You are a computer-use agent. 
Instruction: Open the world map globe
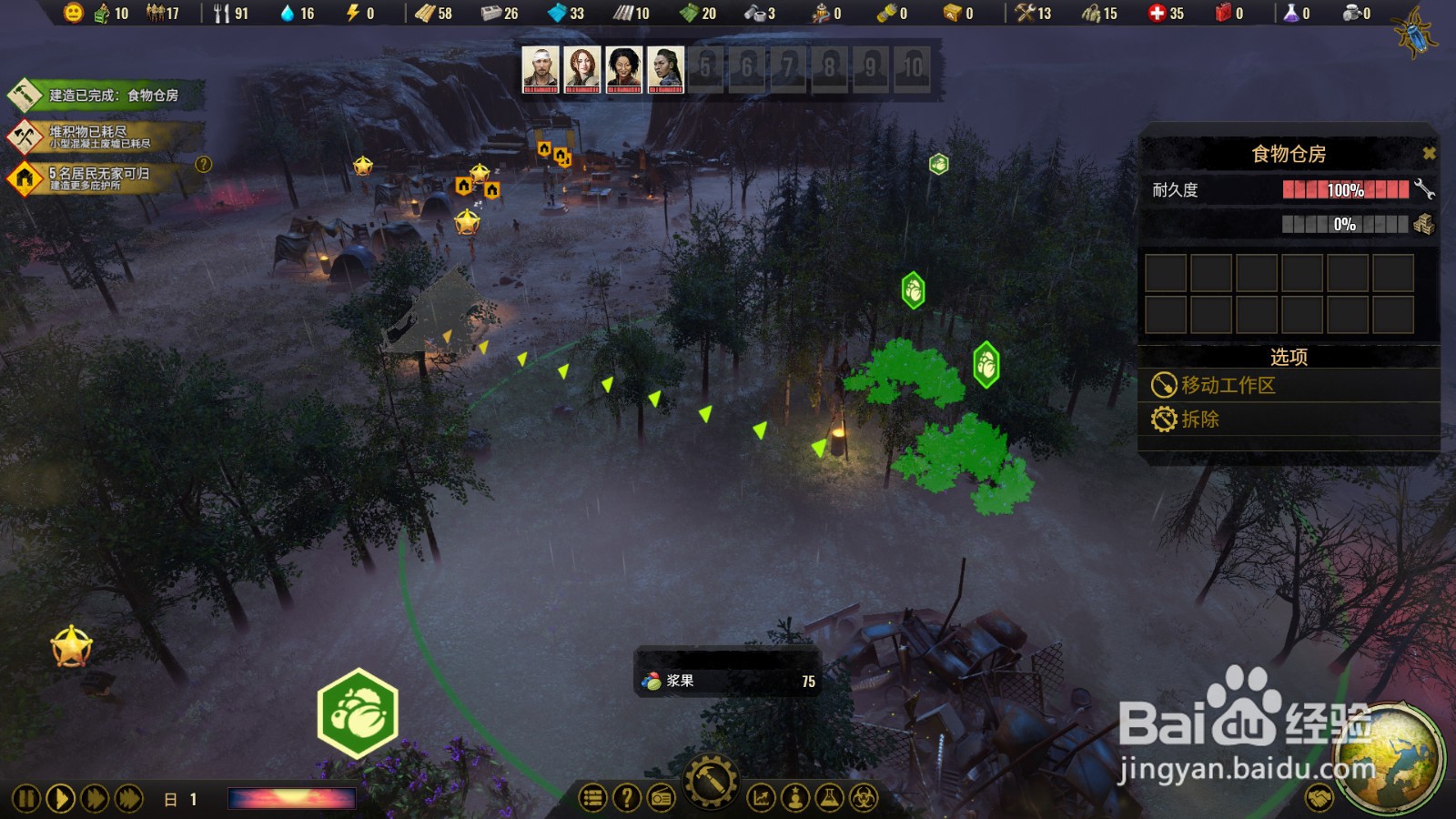(x=1390, y=757)
